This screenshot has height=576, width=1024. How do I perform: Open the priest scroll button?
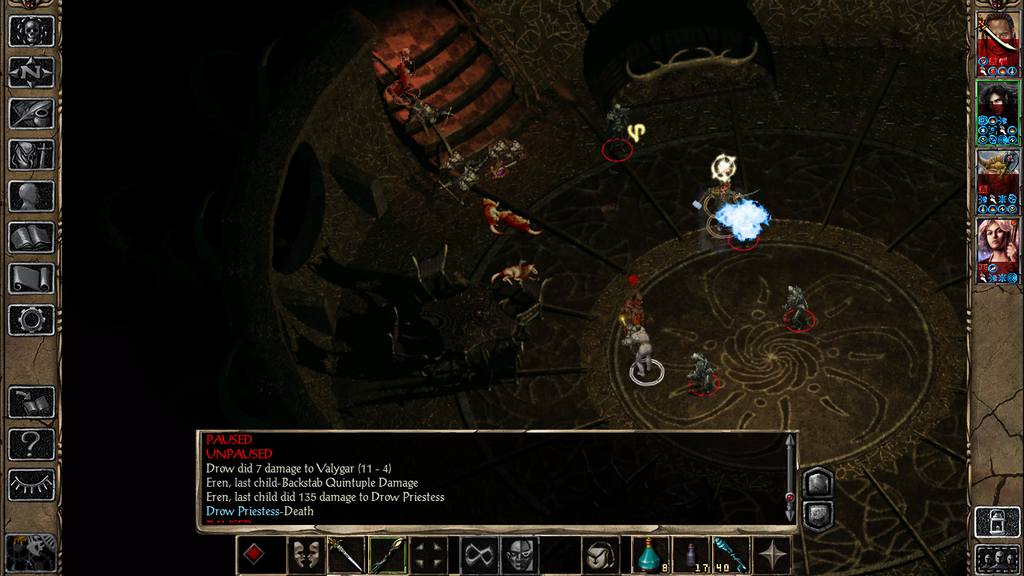click(31, 278)
